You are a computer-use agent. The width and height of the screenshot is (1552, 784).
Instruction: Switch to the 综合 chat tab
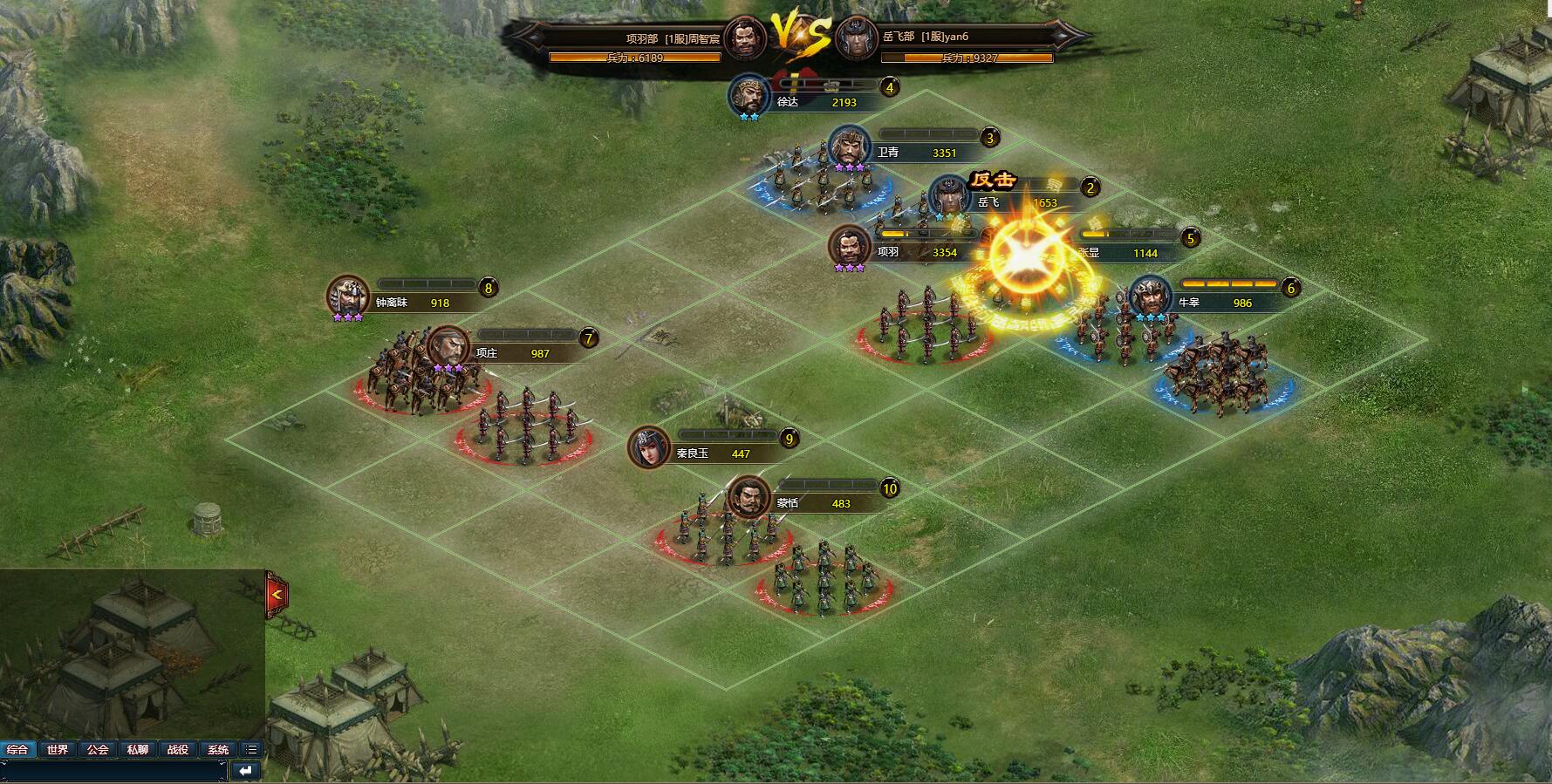(x=17, y=750)
